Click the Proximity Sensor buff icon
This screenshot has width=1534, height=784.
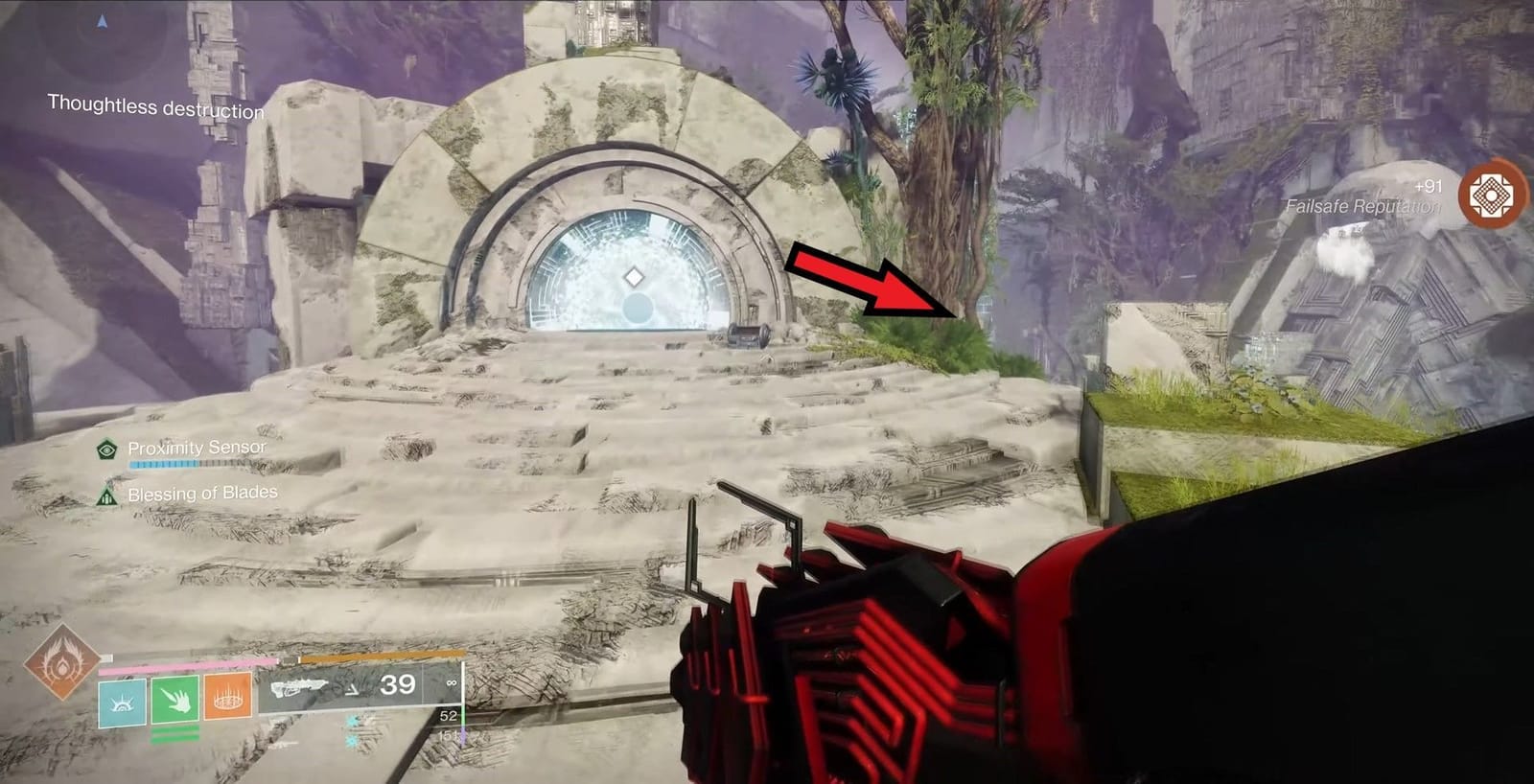(x=105, y=447)
